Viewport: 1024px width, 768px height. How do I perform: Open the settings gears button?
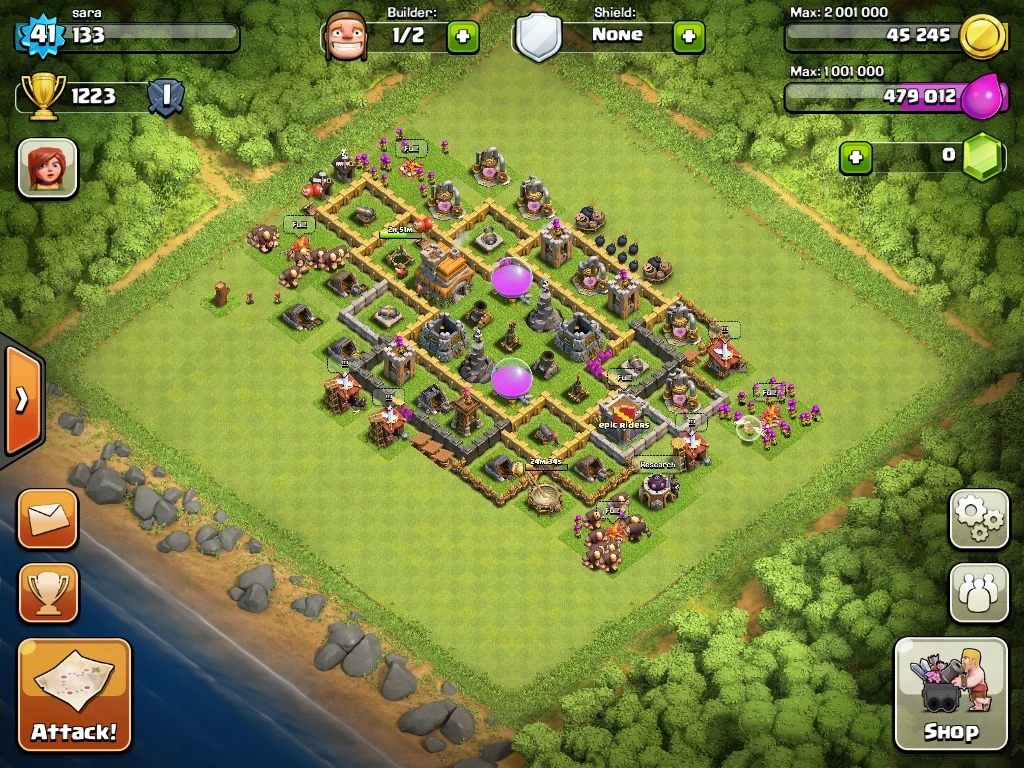978,518
